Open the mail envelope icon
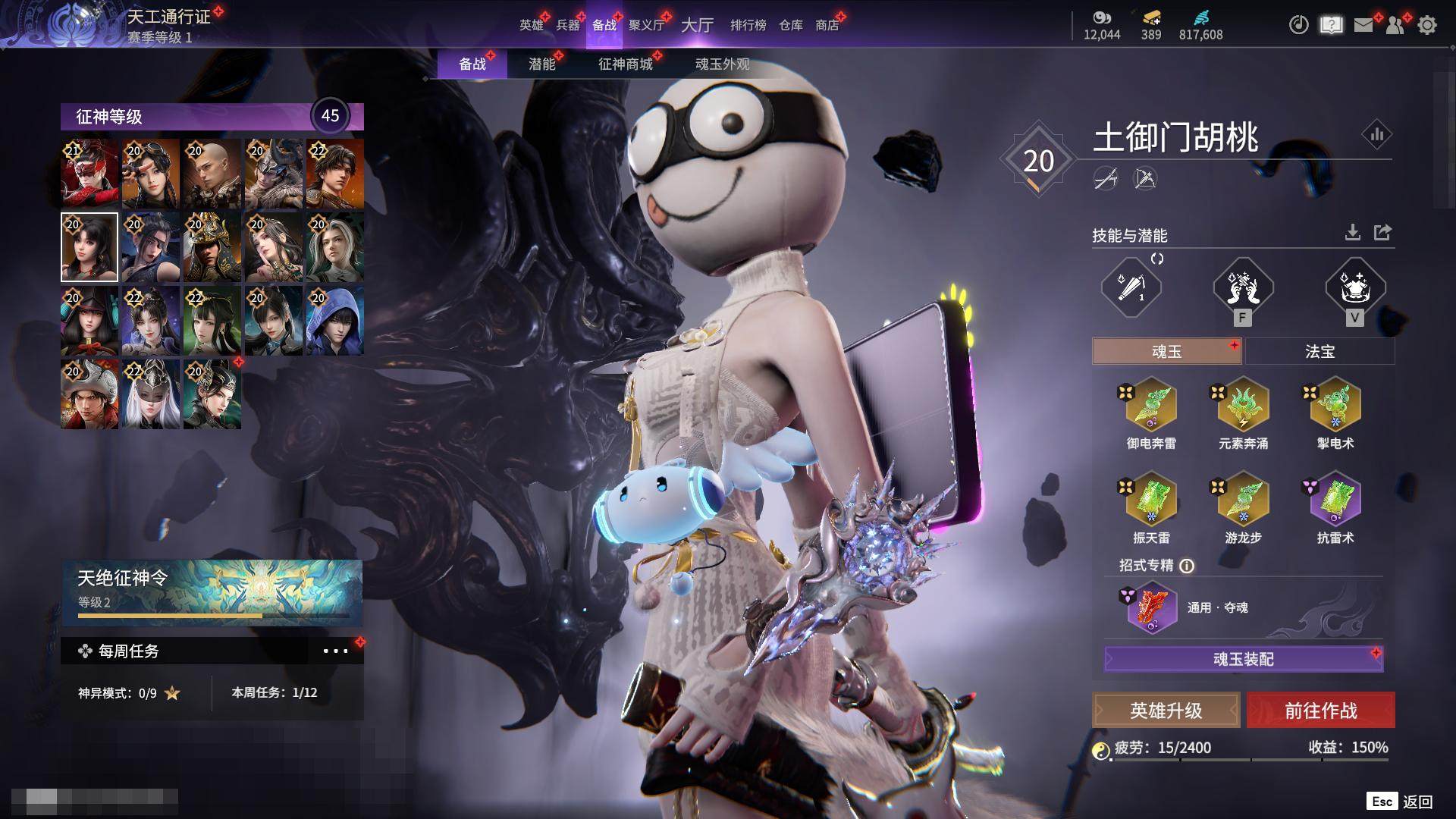Screen dimensions: 1456x819 (1363, 25)
